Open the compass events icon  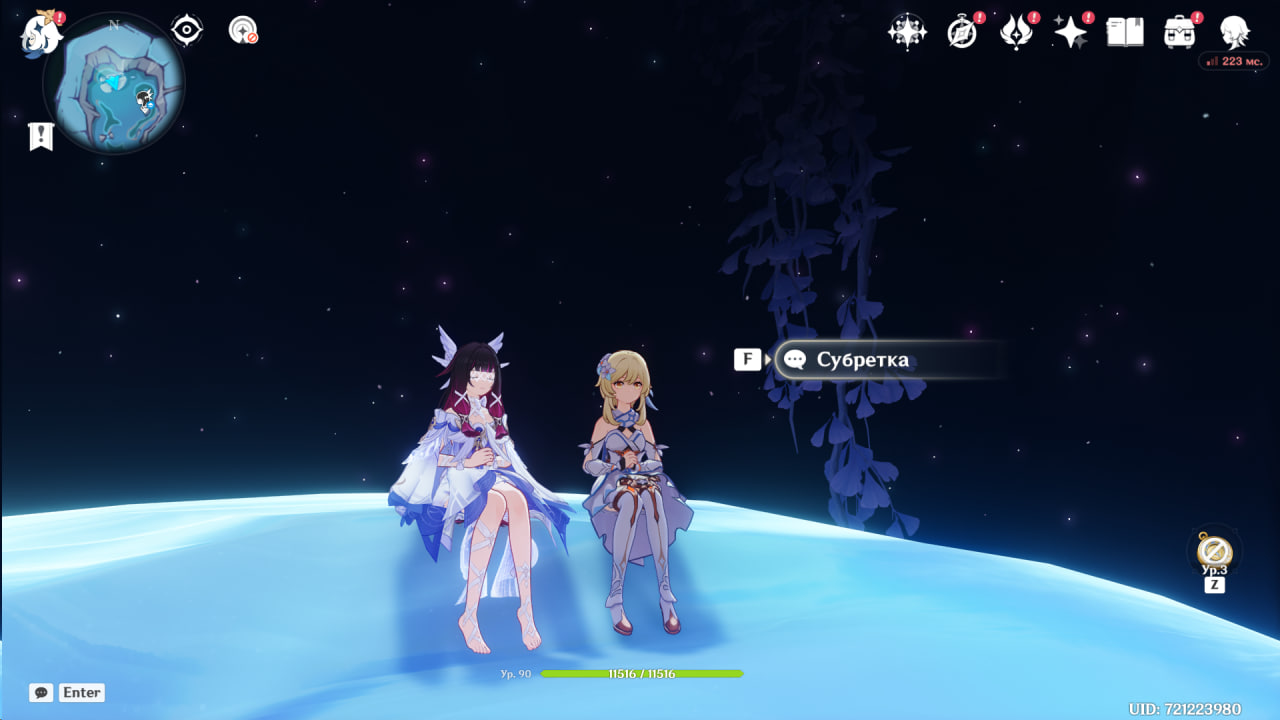(x=962, y=32)
